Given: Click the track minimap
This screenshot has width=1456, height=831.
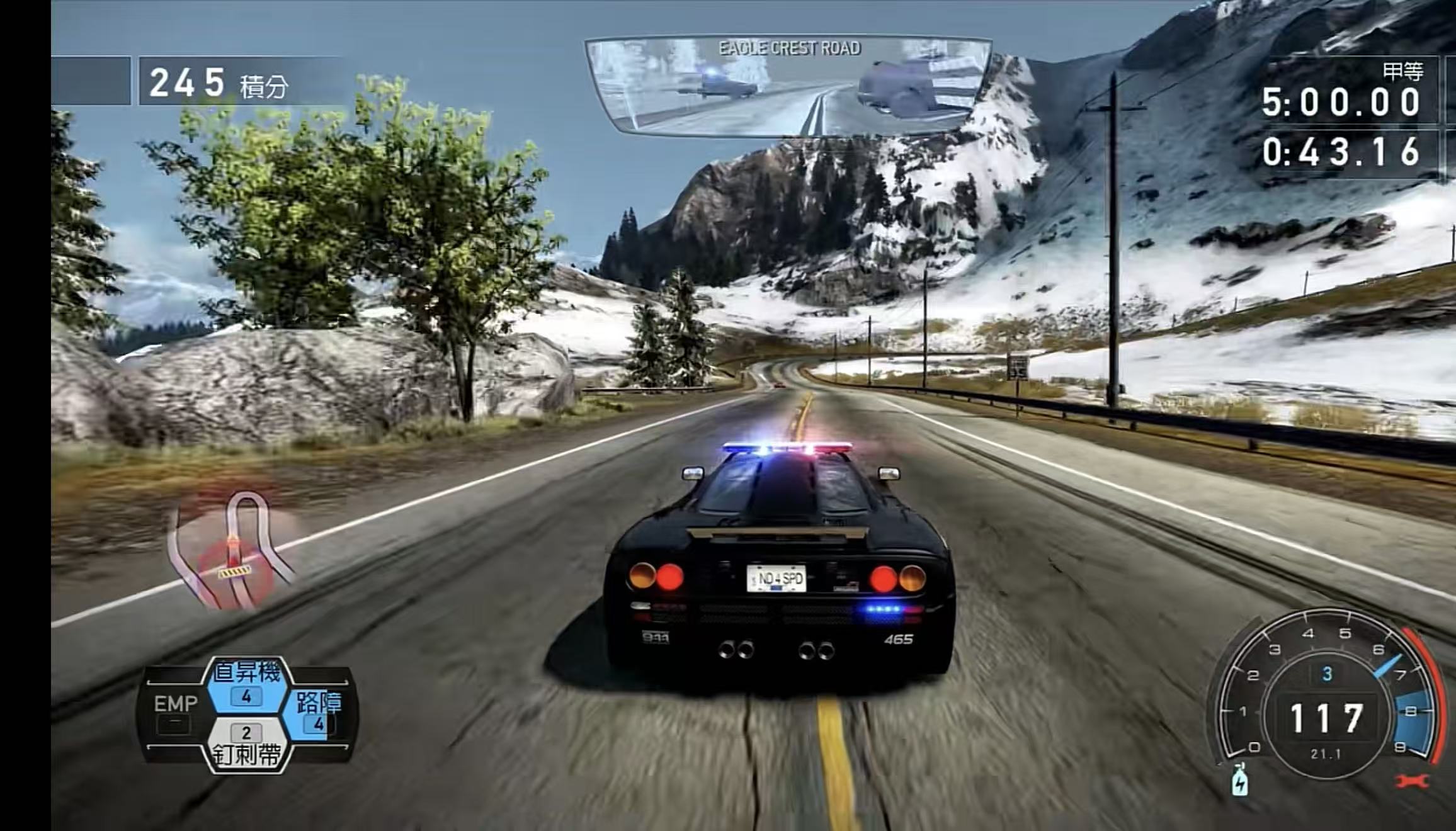Looking at the screenshot, I should click(x=234, y=552).
